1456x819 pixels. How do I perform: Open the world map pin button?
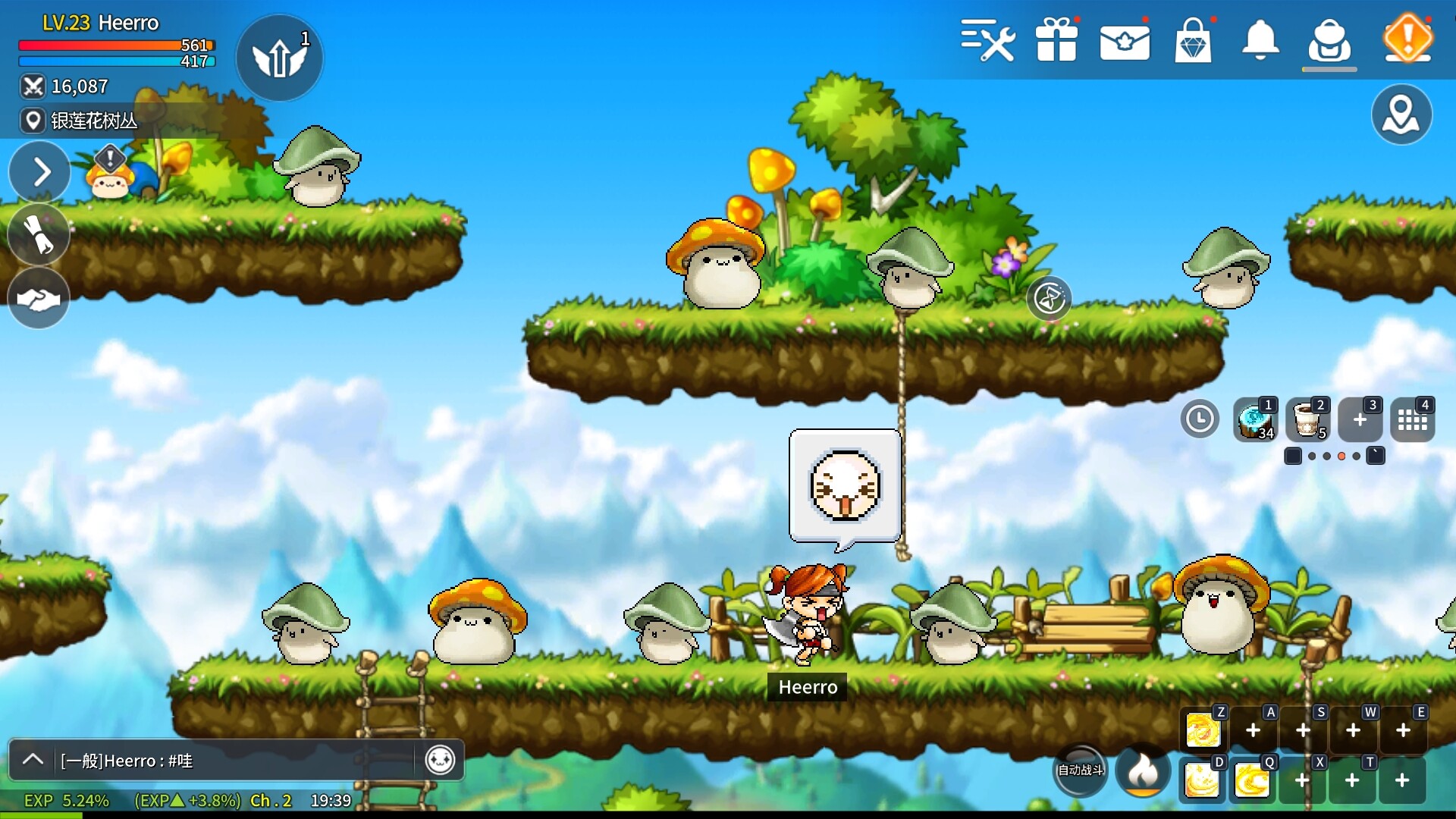click(x=1401, y=115)
